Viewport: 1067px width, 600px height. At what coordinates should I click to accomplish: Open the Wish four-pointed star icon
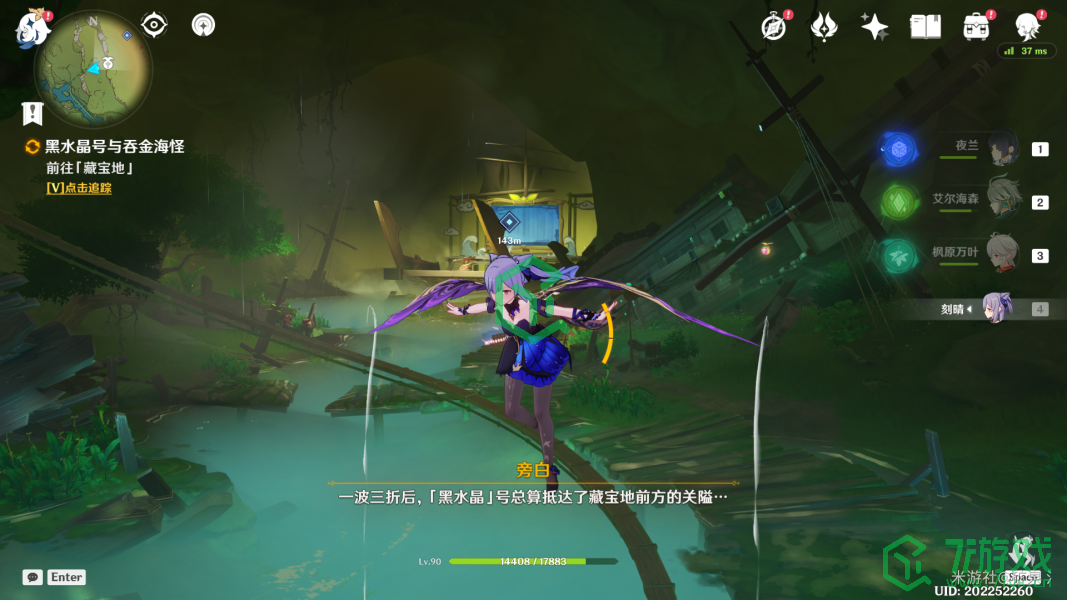(875, 28)
